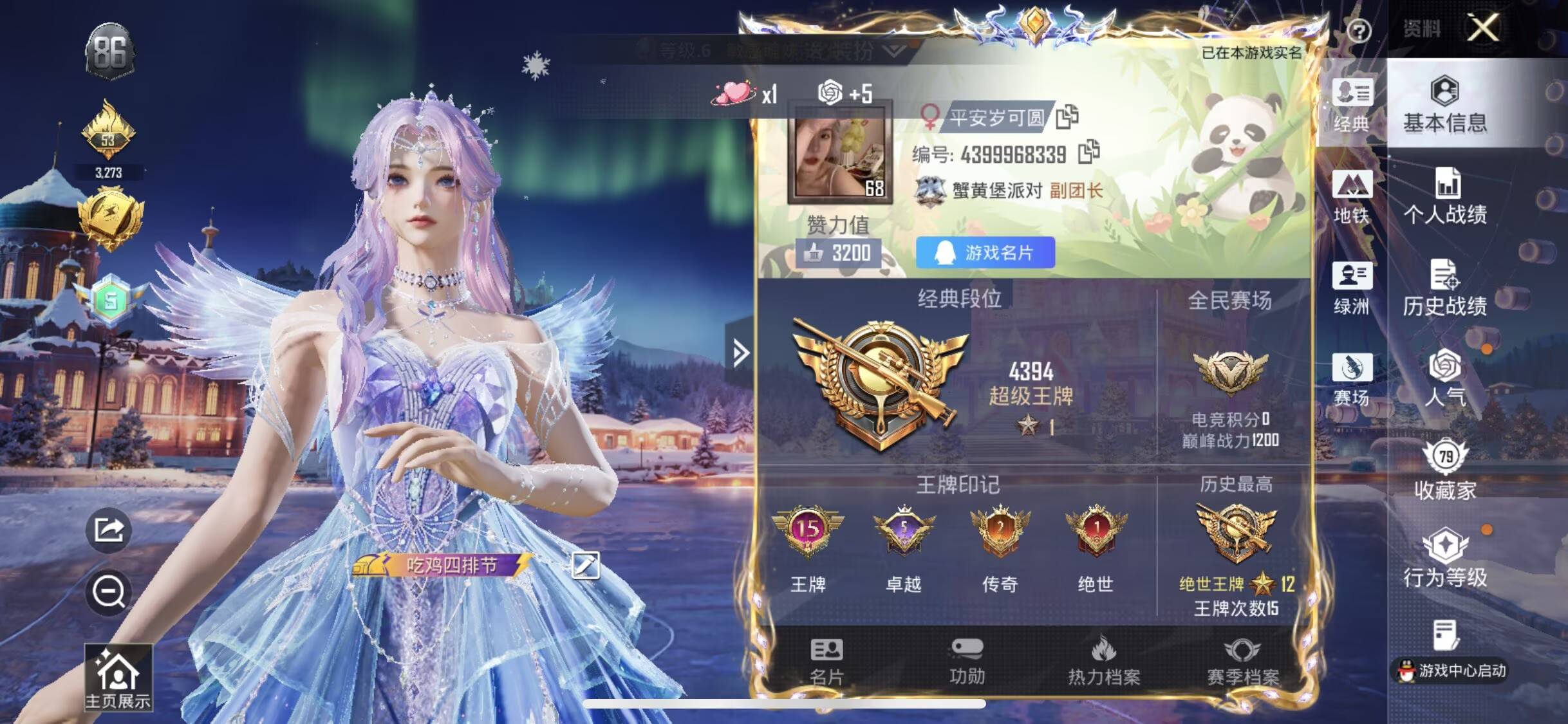This screenshot has width=1568, height=724.
Task: Open the 热力档案 heat profile
Action: pos(1104,661)
